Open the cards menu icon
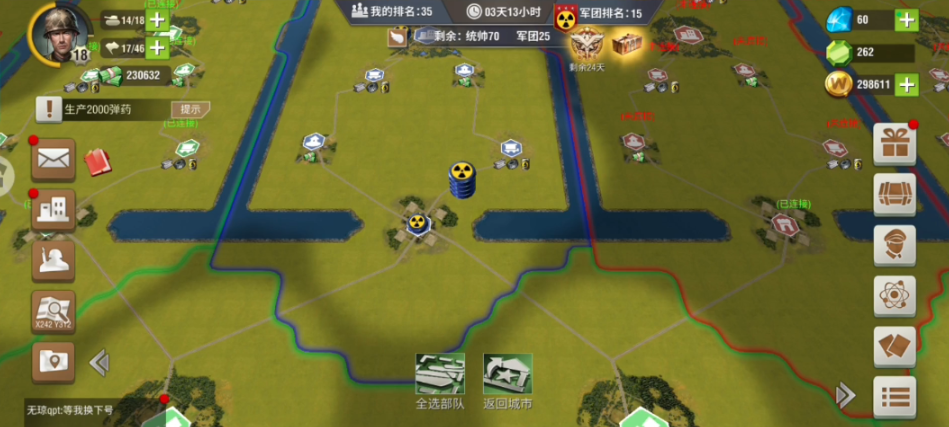 (x=894, y=346)
